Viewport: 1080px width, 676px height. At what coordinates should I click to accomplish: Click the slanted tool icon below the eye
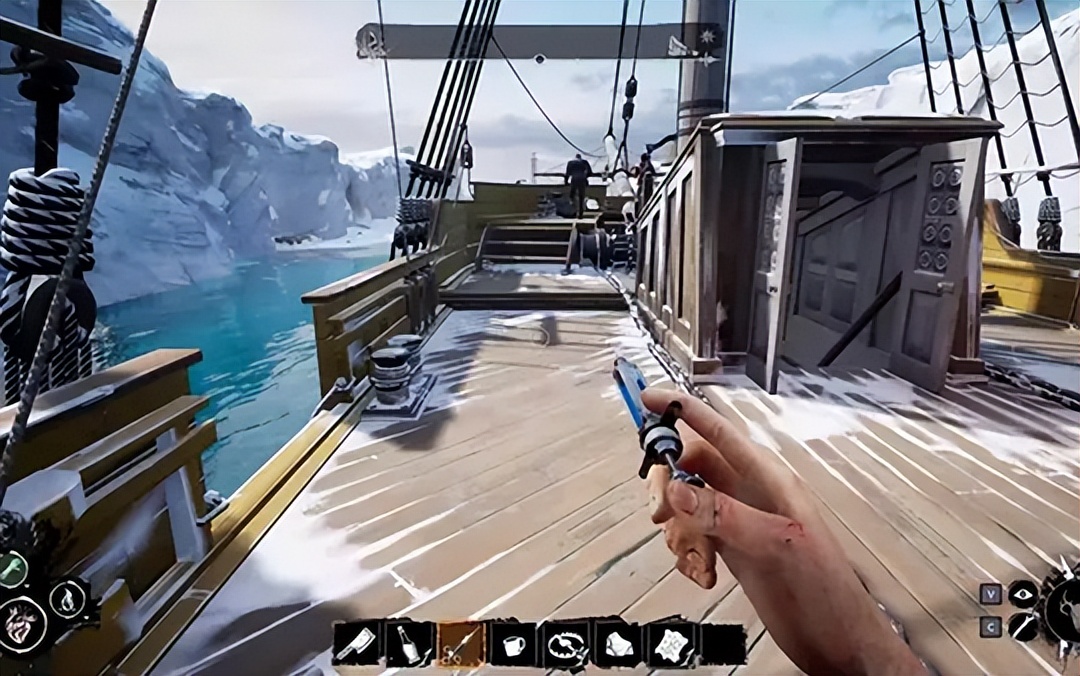[1022, 627]
